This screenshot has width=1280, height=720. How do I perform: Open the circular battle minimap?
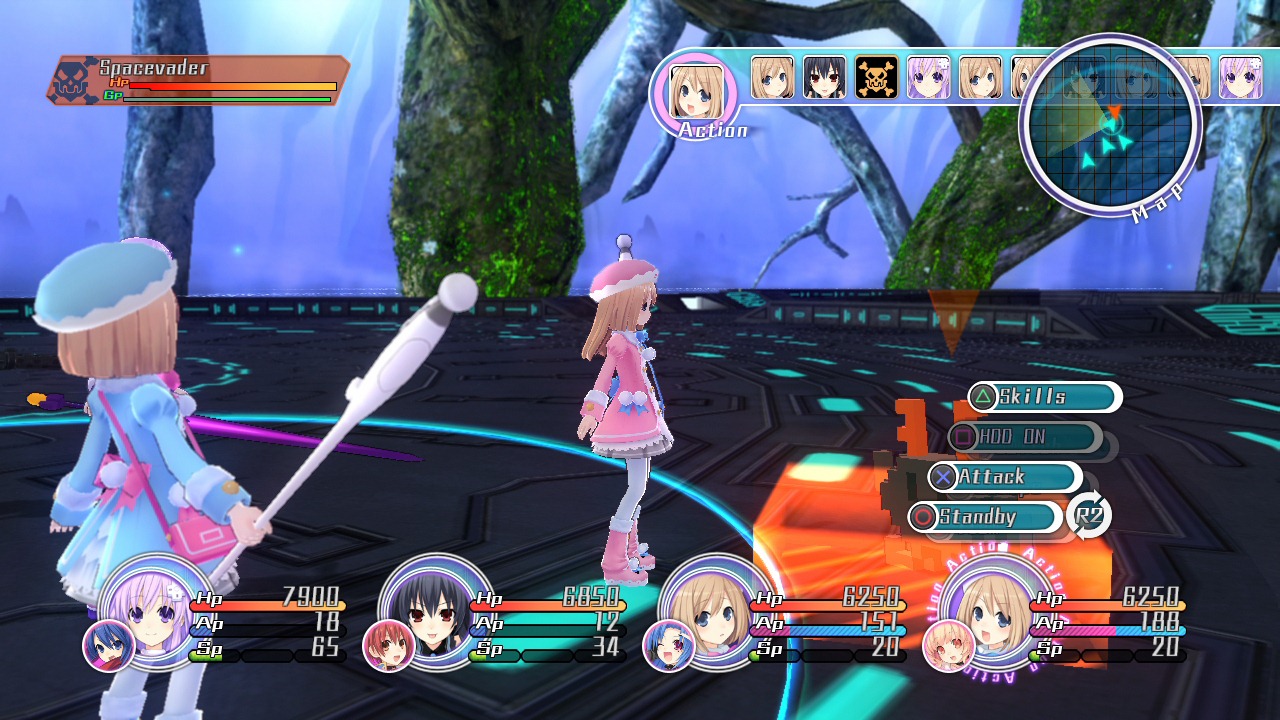point(1110,124)
